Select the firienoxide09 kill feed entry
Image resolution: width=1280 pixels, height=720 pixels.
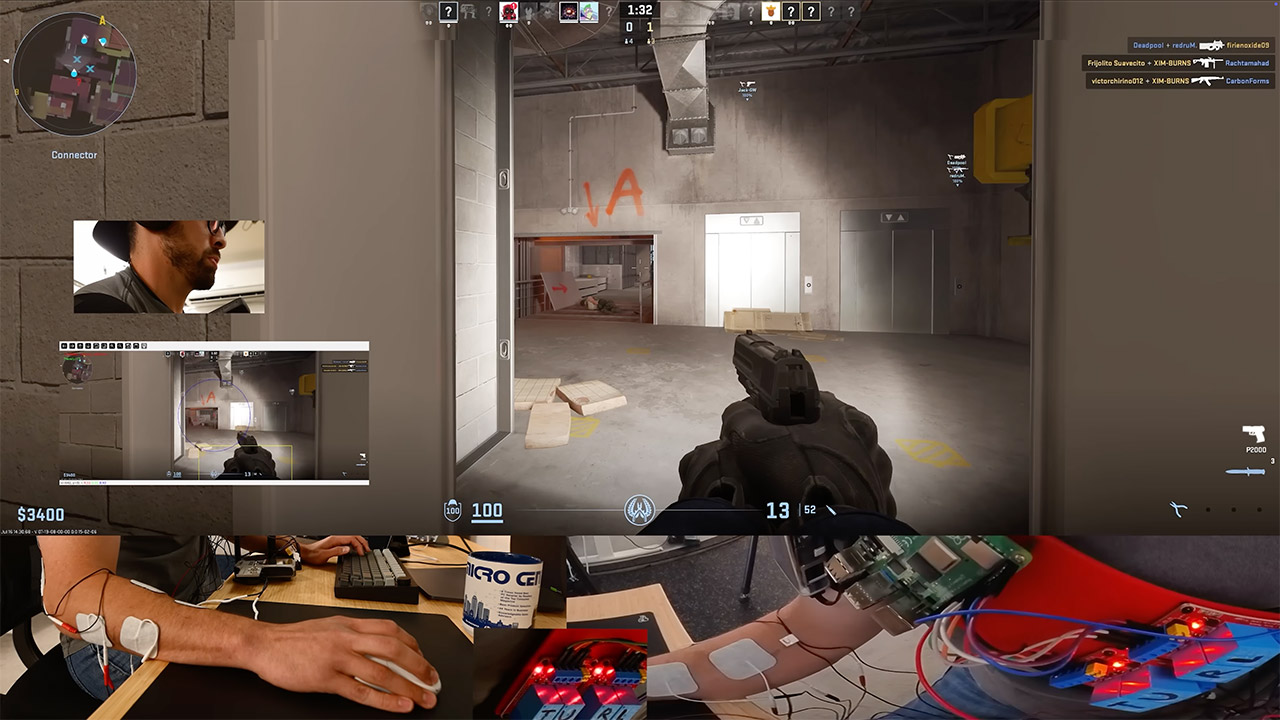1200,45
